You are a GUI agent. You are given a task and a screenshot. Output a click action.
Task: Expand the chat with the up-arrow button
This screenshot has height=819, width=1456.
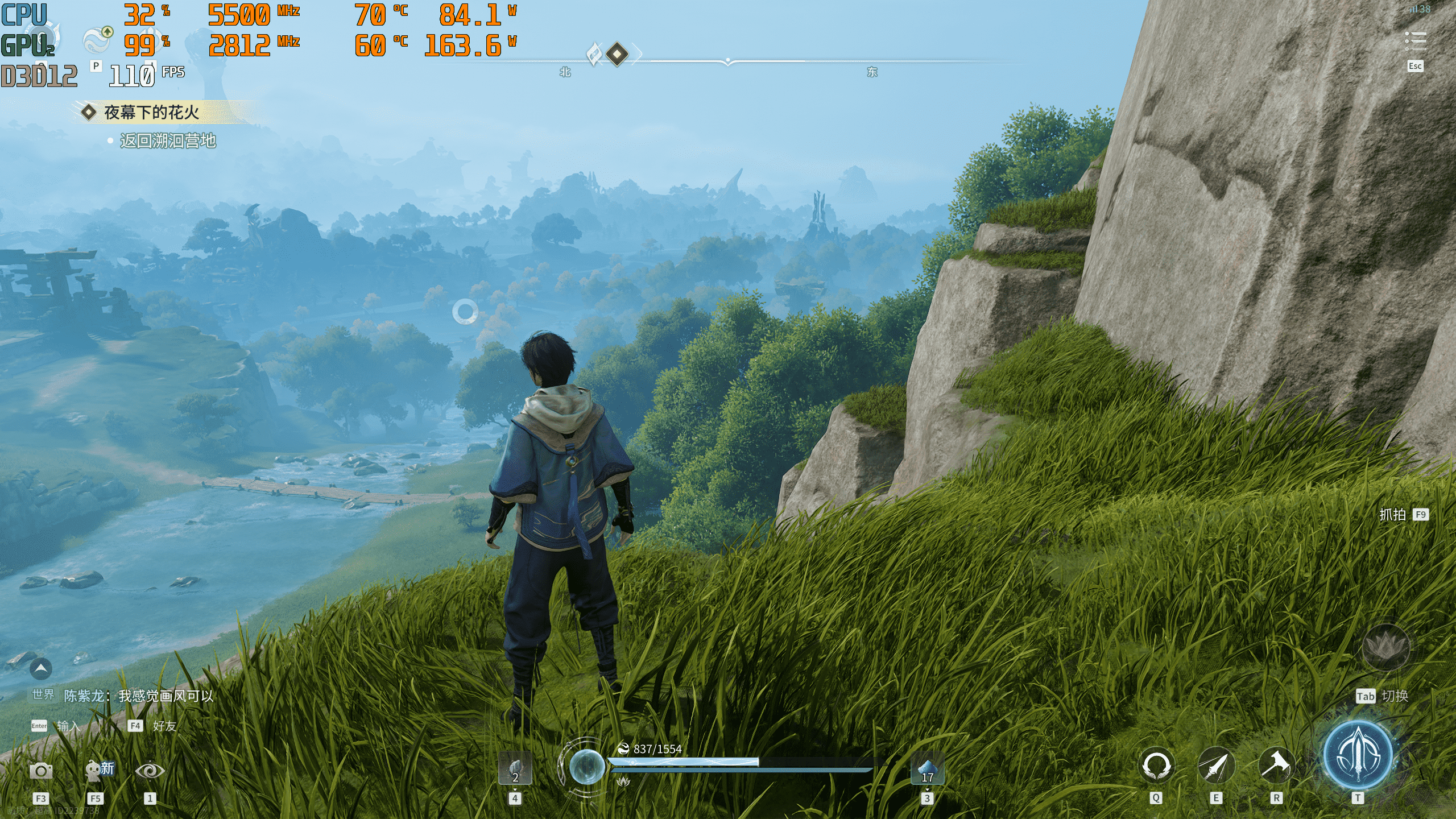tap(40, 669)
